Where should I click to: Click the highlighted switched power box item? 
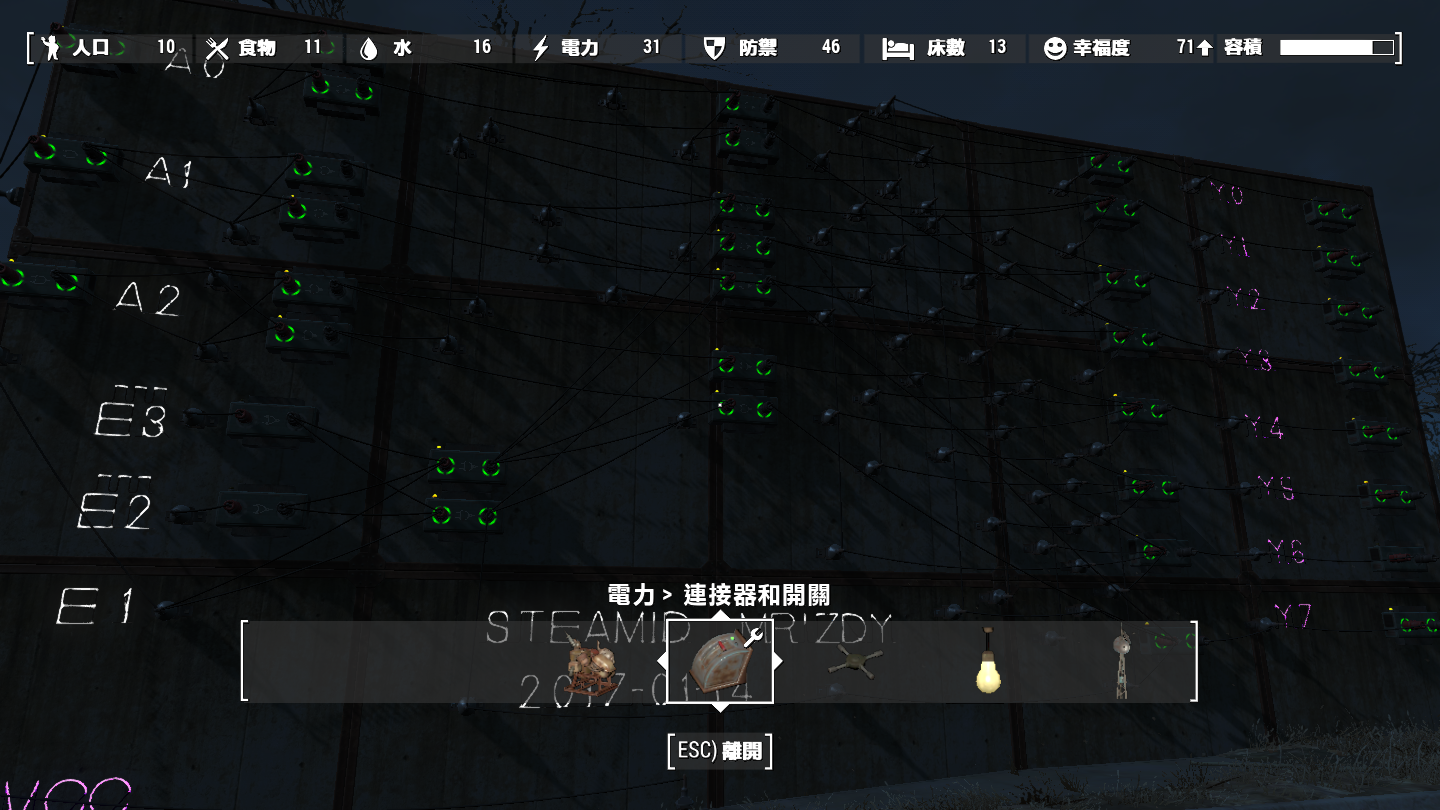click(x=722, y=662)
